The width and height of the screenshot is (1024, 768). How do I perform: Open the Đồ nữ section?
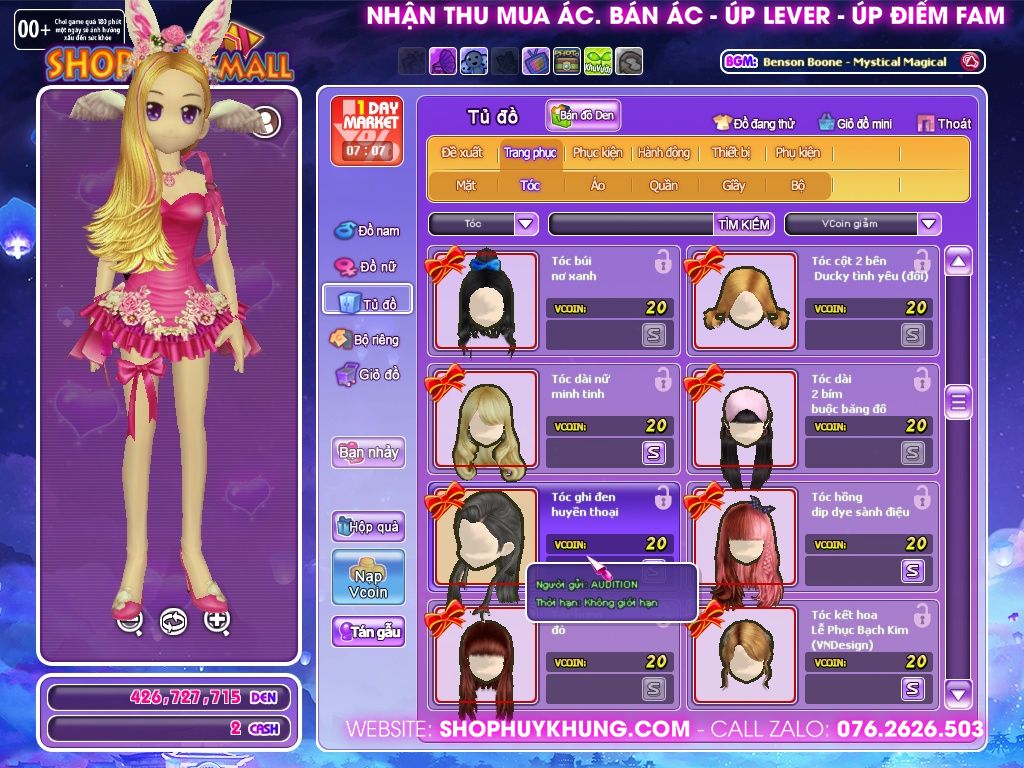click(367, 267)
